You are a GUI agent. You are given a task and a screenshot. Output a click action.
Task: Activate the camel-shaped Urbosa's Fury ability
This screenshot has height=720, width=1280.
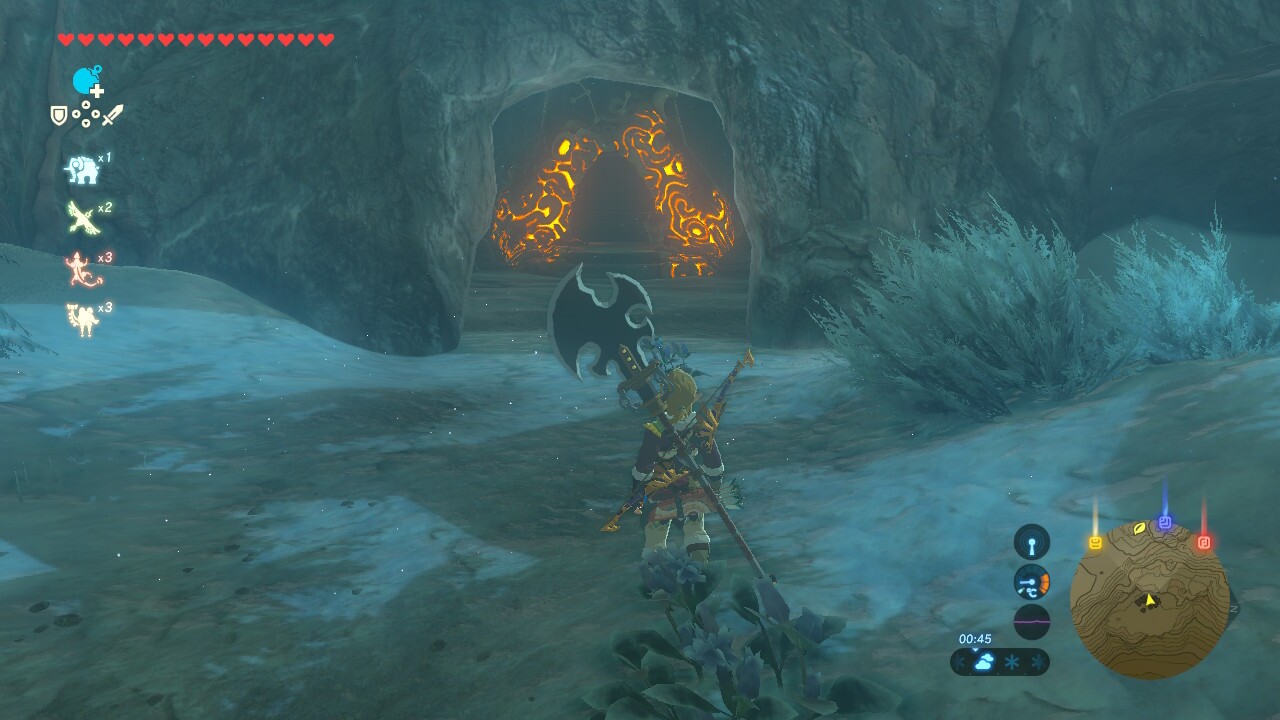82,319
